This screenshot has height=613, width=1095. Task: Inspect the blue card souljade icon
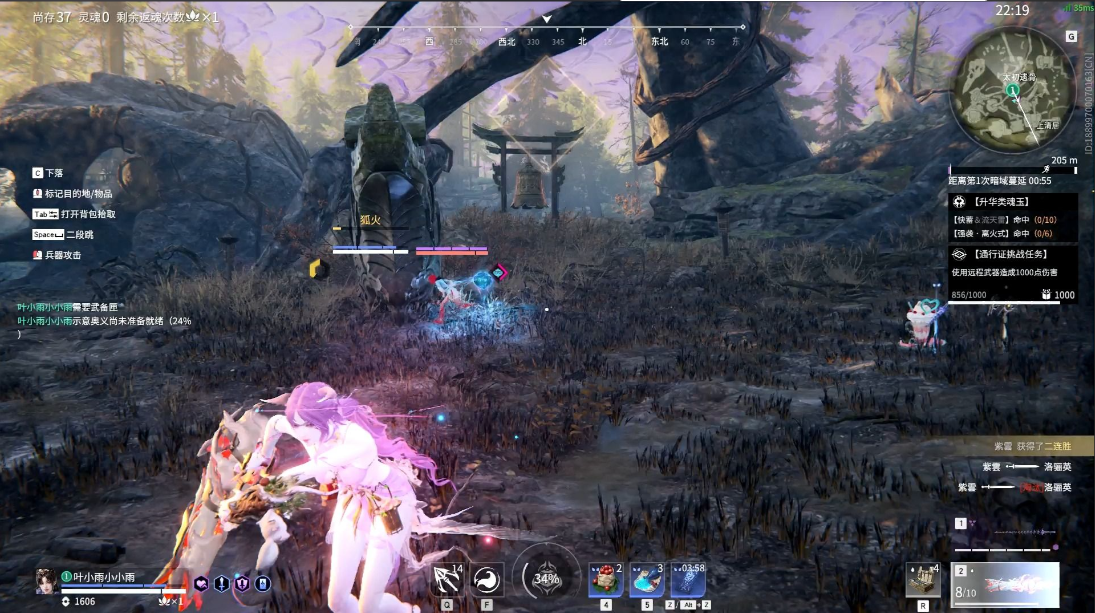point(262,583)
